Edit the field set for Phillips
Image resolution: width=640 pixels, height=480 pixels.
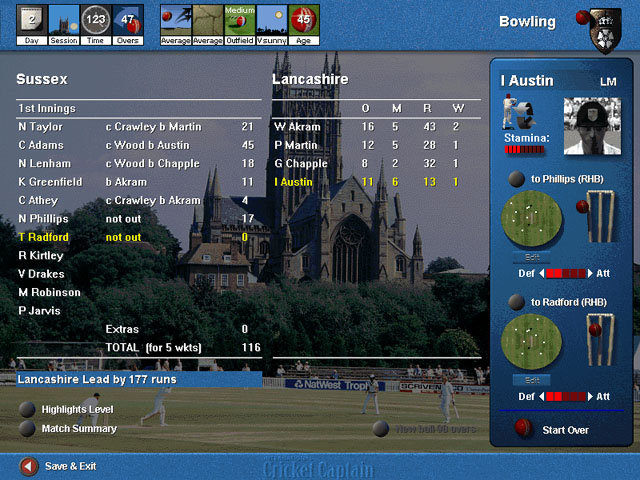[532, 257]
